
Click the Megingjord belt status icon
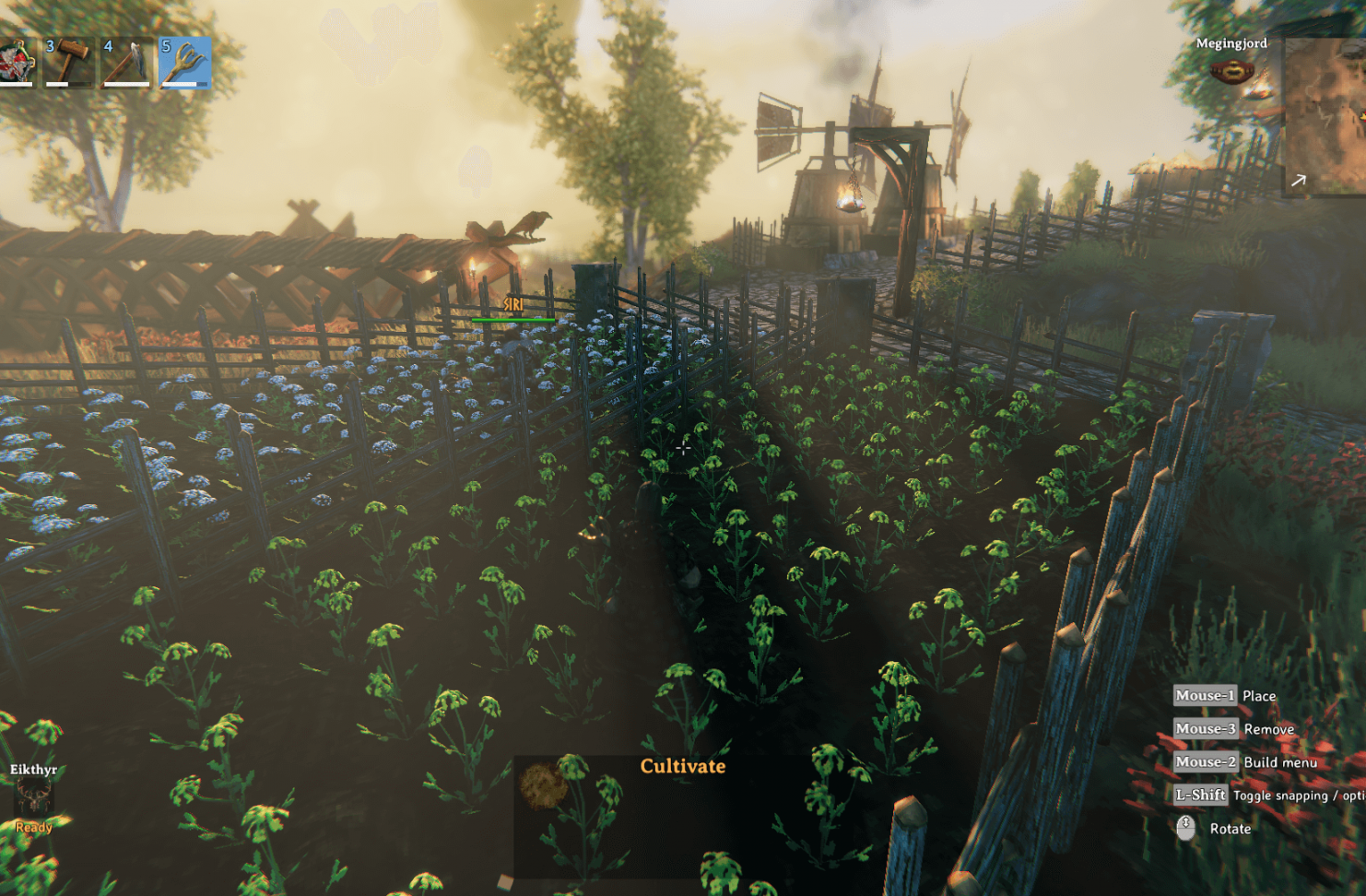1231,71
